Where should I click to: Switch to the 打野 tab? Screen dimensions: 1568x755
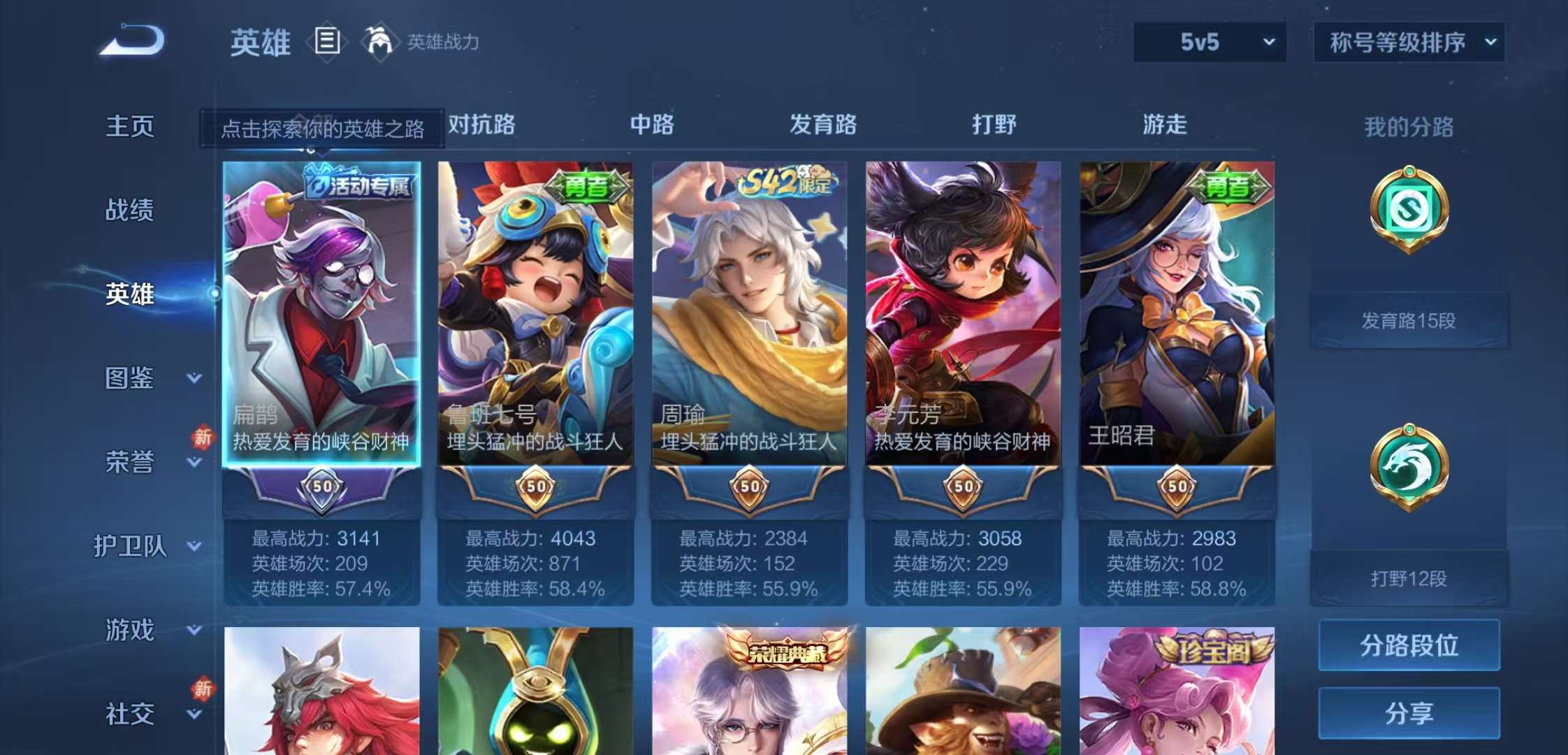coord(992,126)
